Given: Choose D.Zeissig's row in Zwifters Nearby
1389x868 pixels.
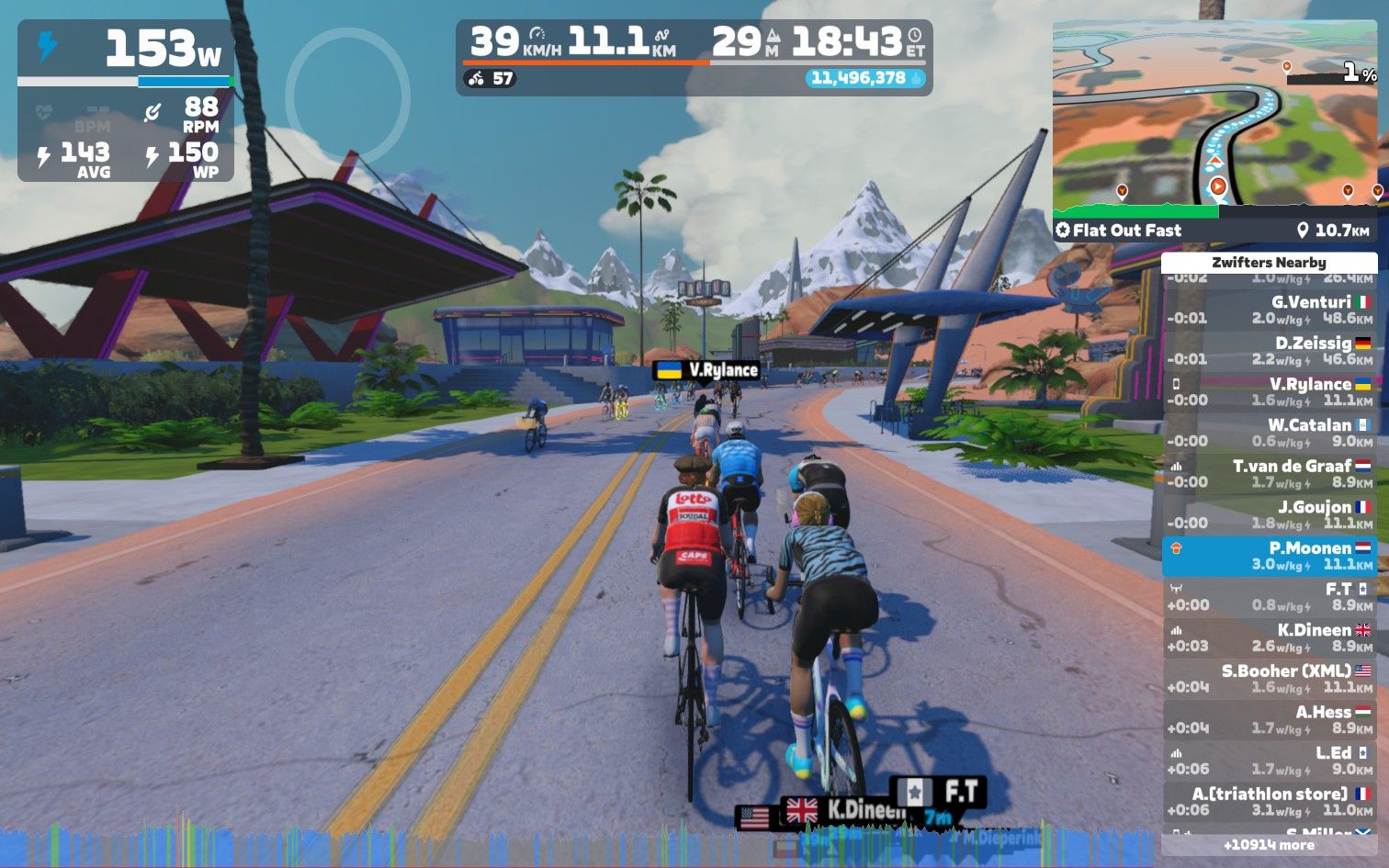Looking at the screenshot, I should pyautogui.click(x=1269, y=351).
